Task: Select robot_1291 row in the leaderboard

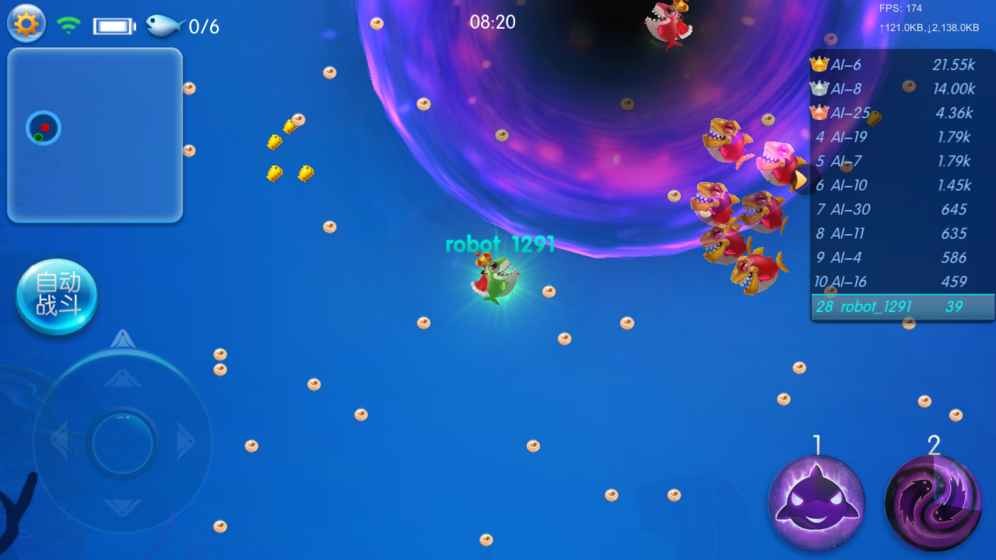Action: tap(901, 307)
